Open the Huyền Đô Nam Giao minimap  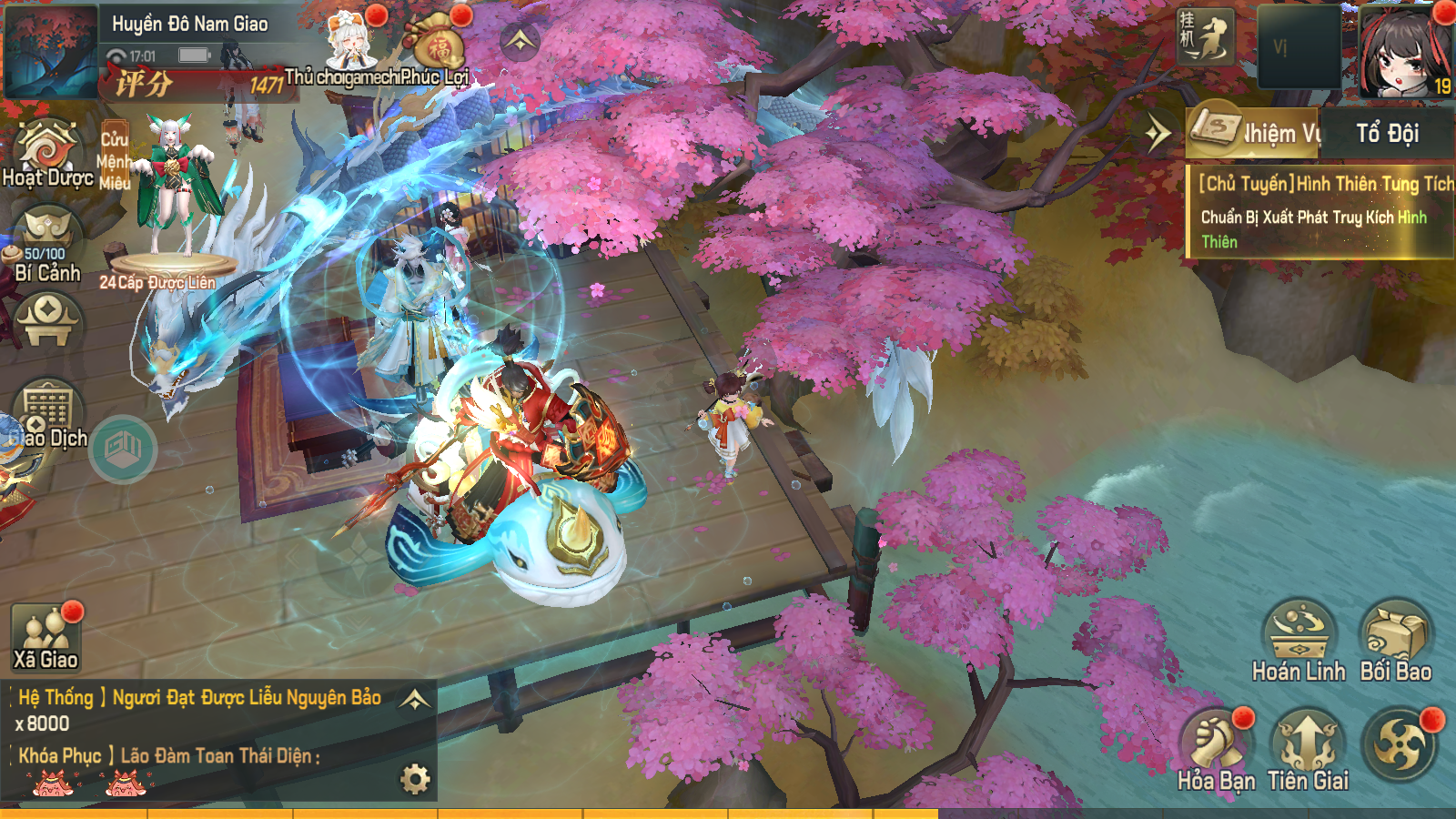50,50
